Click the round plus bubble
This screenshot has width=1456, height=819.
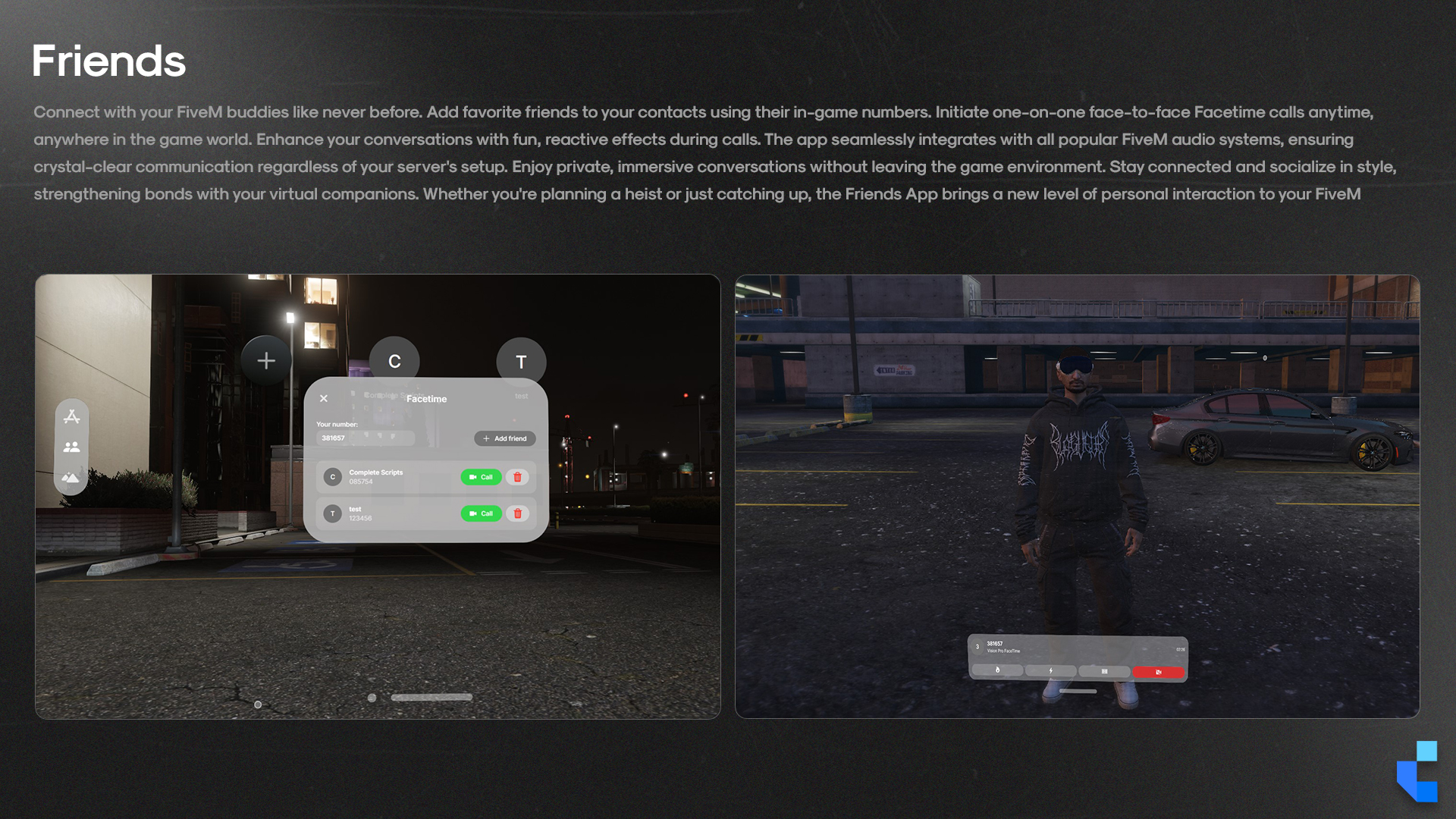[x=266, y=360]
